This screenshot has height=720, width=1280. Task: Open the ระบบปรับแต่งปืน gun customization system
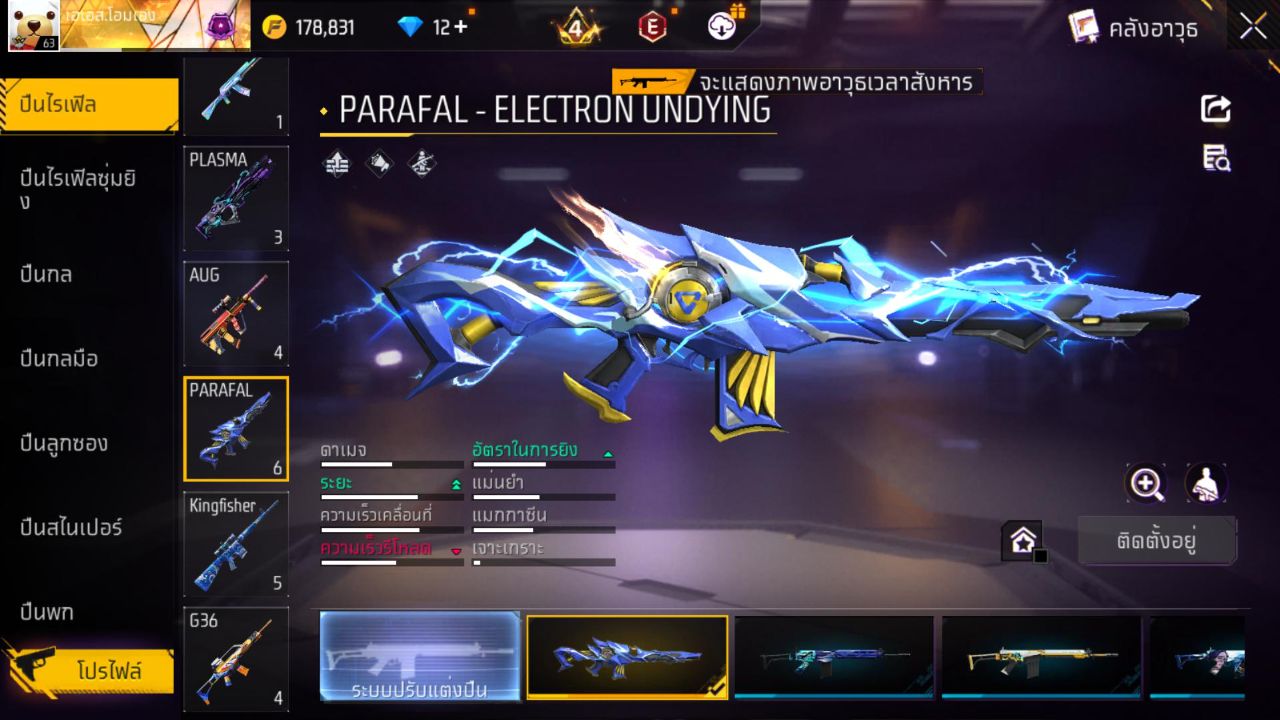pyautogui.click(x=420, y=657)
